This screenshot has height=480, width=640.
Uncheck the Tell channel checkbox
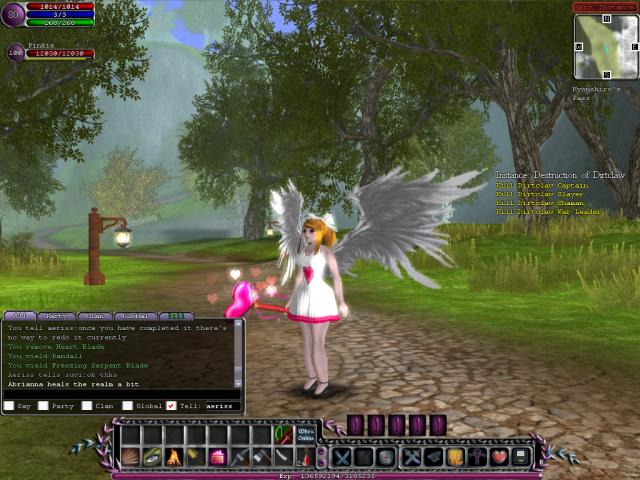(x=171, y=406)
